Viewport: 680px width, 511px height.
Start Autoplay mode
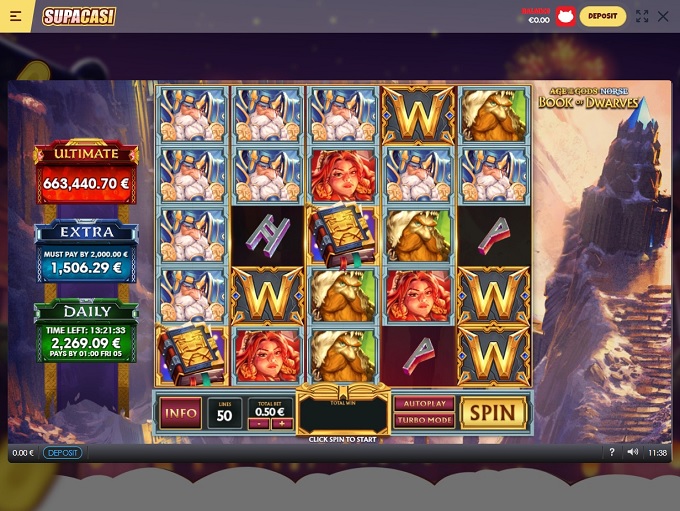coord(424,404)
